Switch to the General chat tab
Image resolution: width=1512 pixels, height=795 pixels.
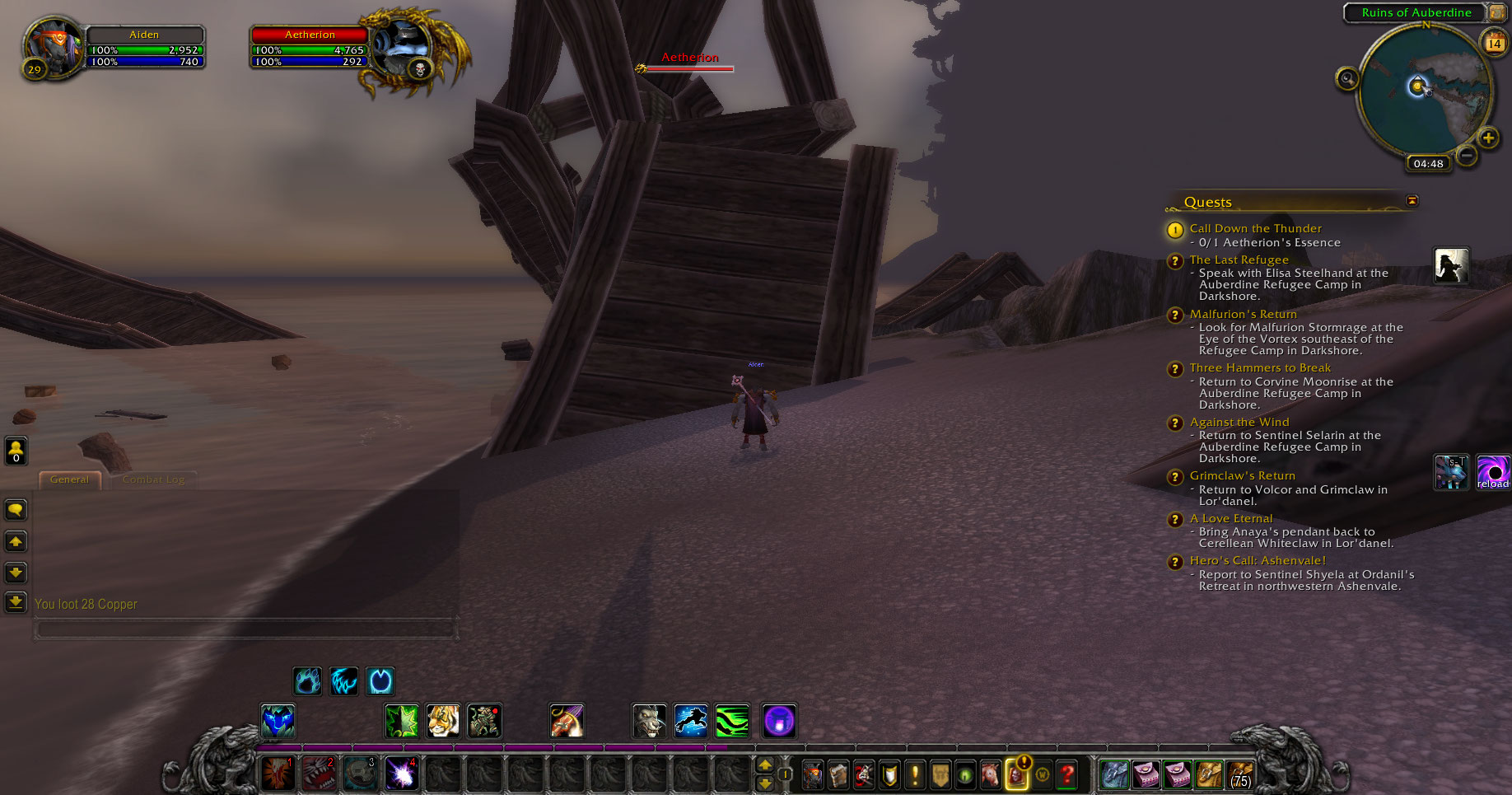(x=69, y=479)
